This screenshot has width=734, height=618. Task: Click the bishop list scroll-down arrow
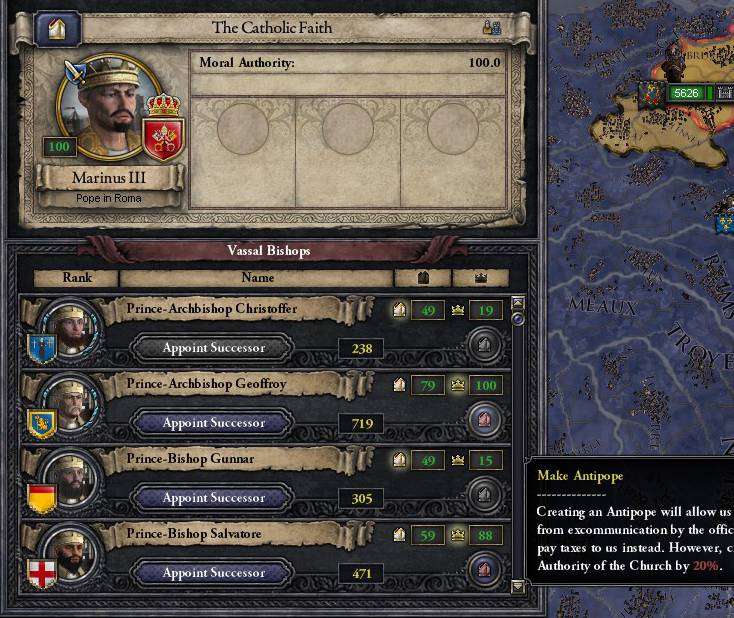tap(517, 587)
